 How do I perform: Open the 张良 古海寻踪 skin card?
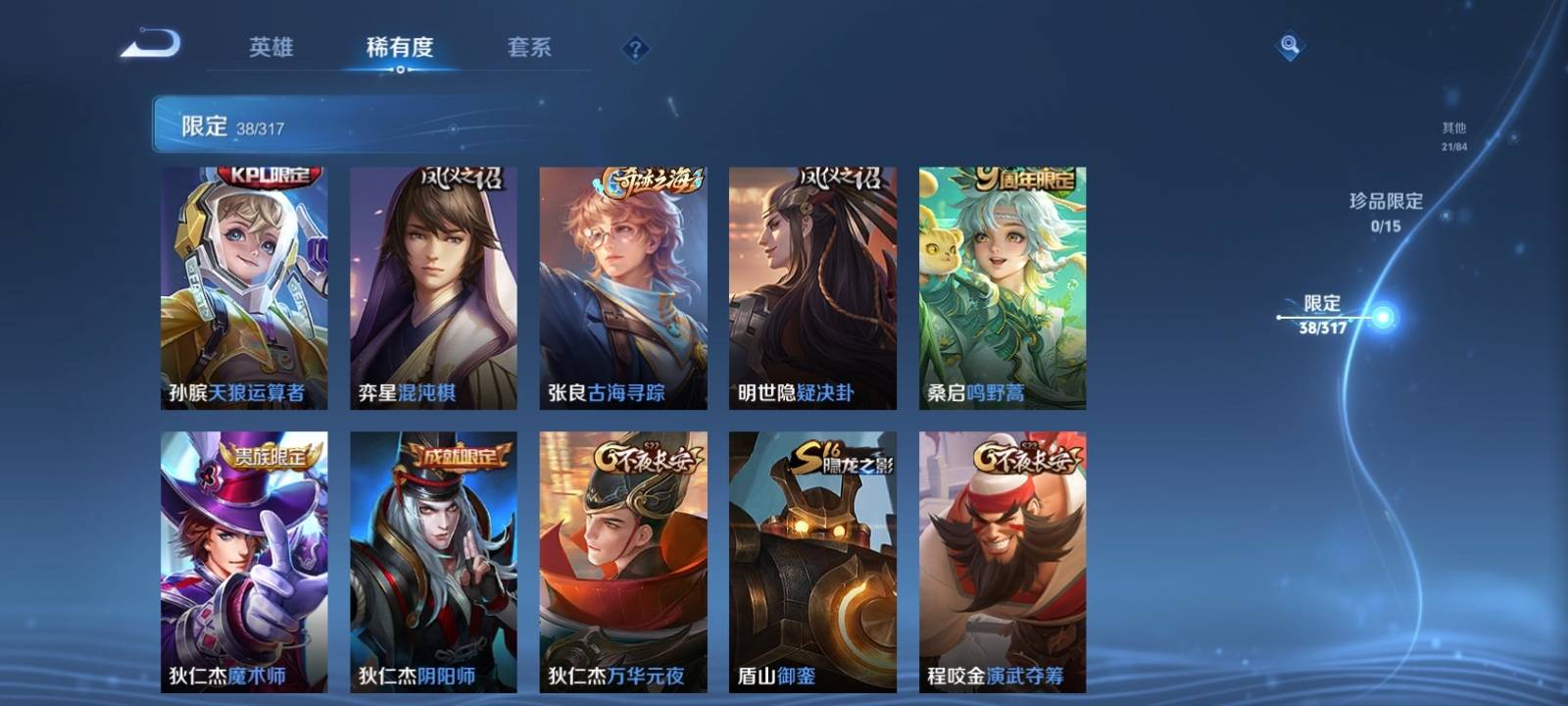pyautogui.click(x=622, y=287)
